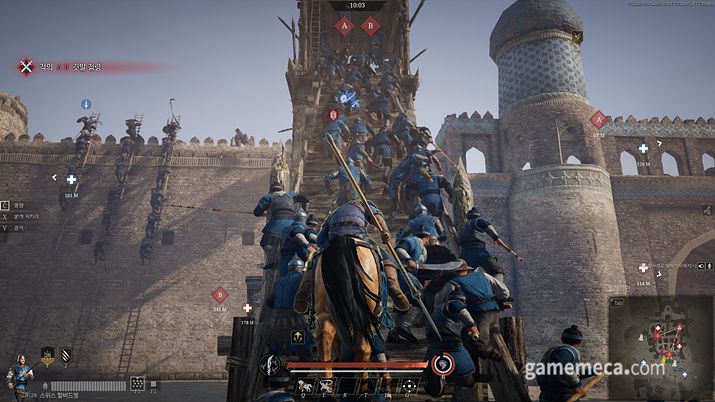Image resolution: width=715 pixels, height=402 pixels.
Task: Click the gold crown unit badge
Action: (47, 355)
